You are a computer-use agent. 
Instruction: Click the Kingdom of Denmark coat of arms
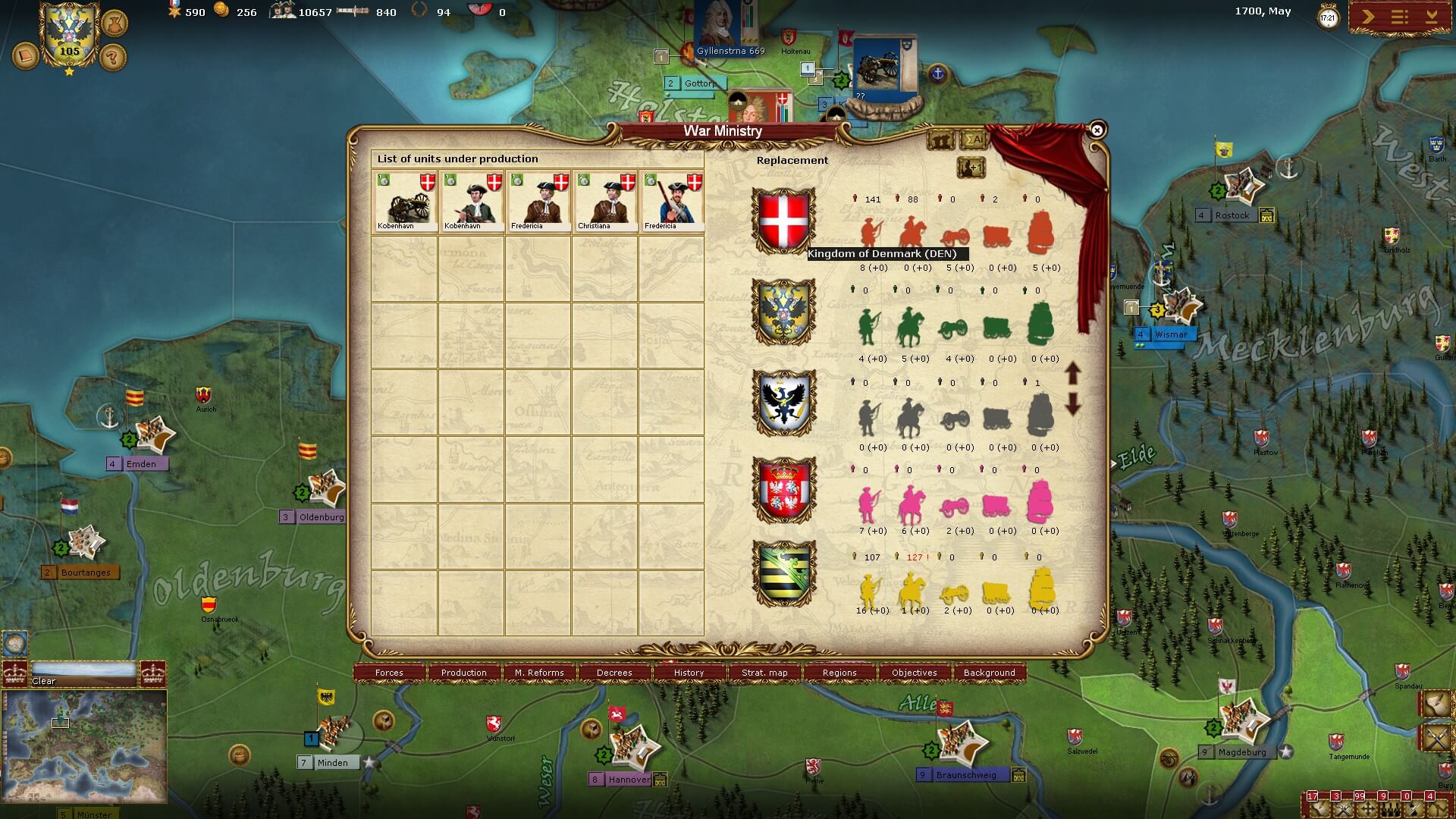[x=783, y=220]
